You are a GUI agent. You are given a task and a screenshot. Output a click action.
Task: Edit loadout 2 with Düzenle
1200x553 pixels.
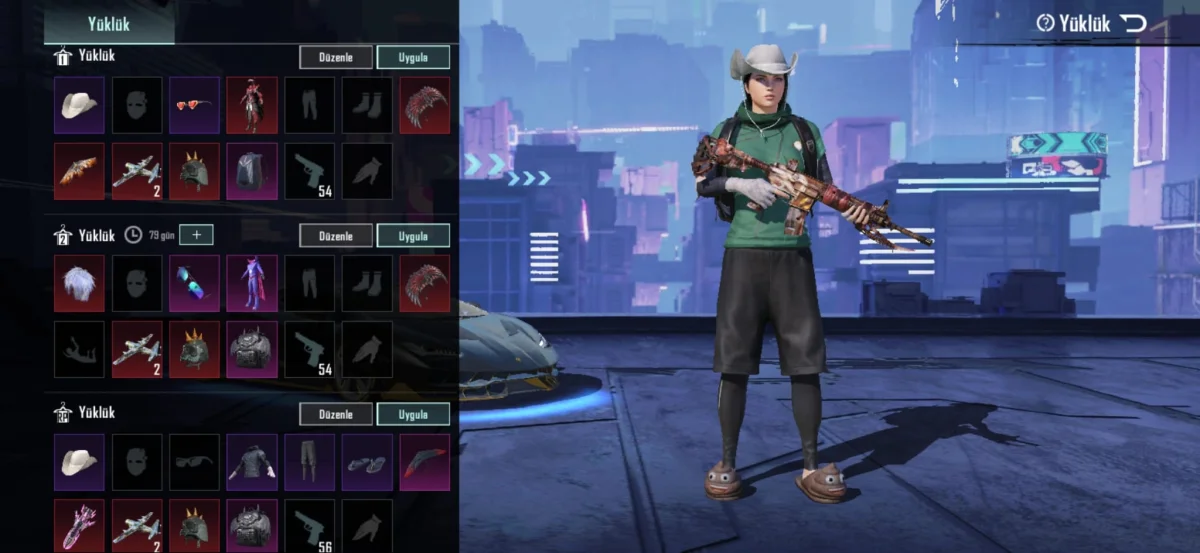tap(336, 235)
